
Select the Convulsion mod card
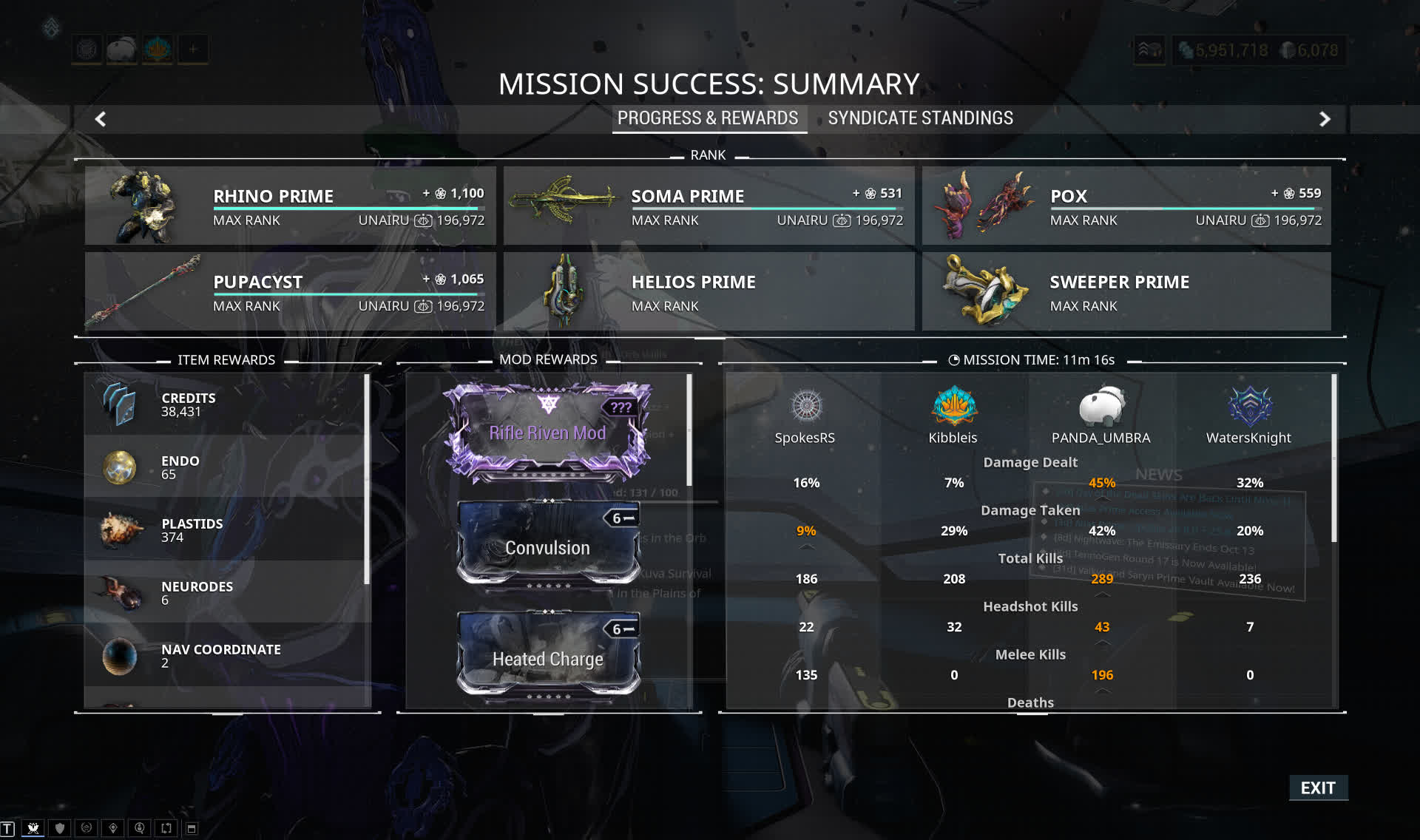click(x=547, y=546)
